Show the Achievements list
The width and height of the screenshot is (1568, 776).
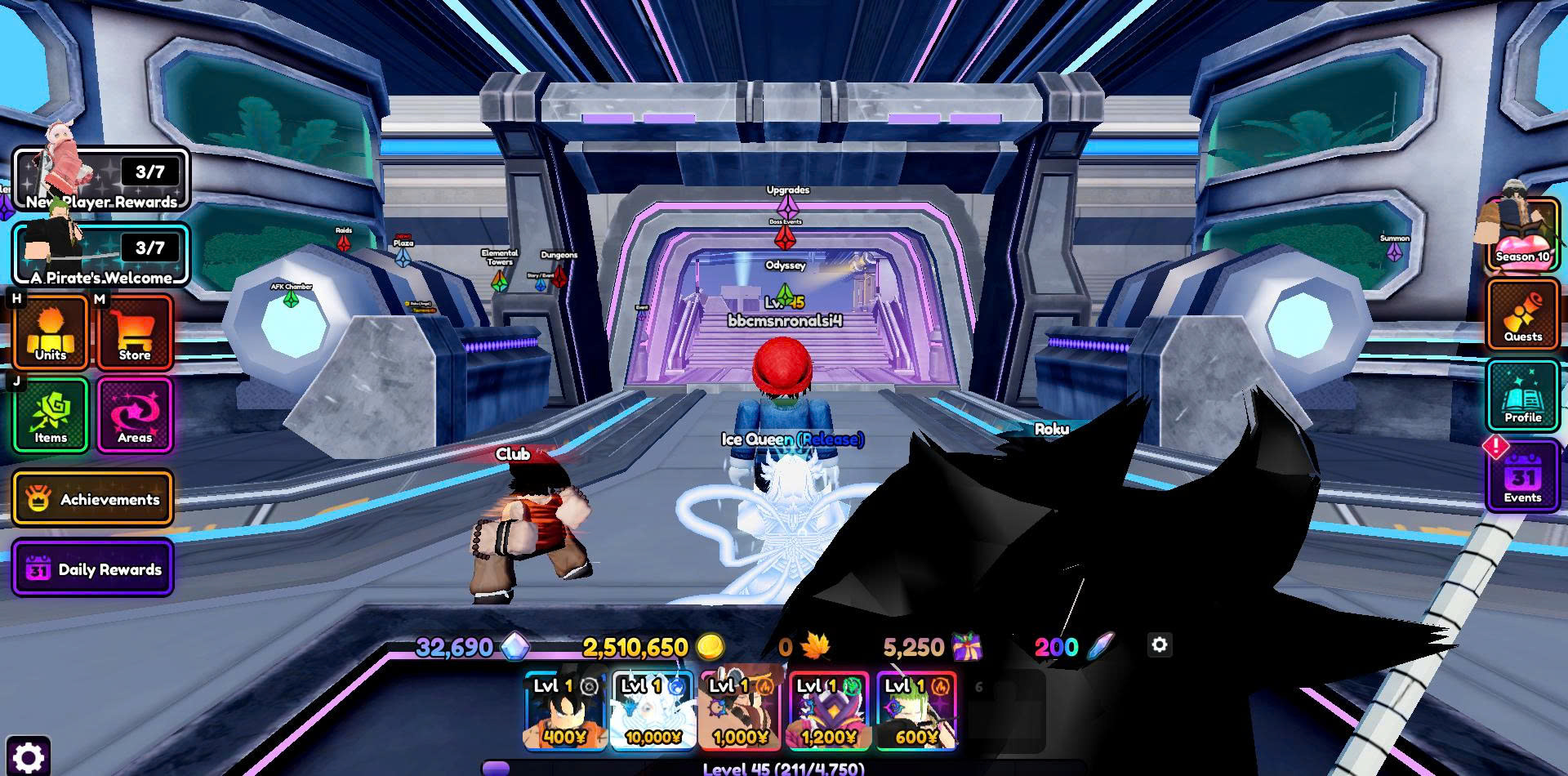93,498
